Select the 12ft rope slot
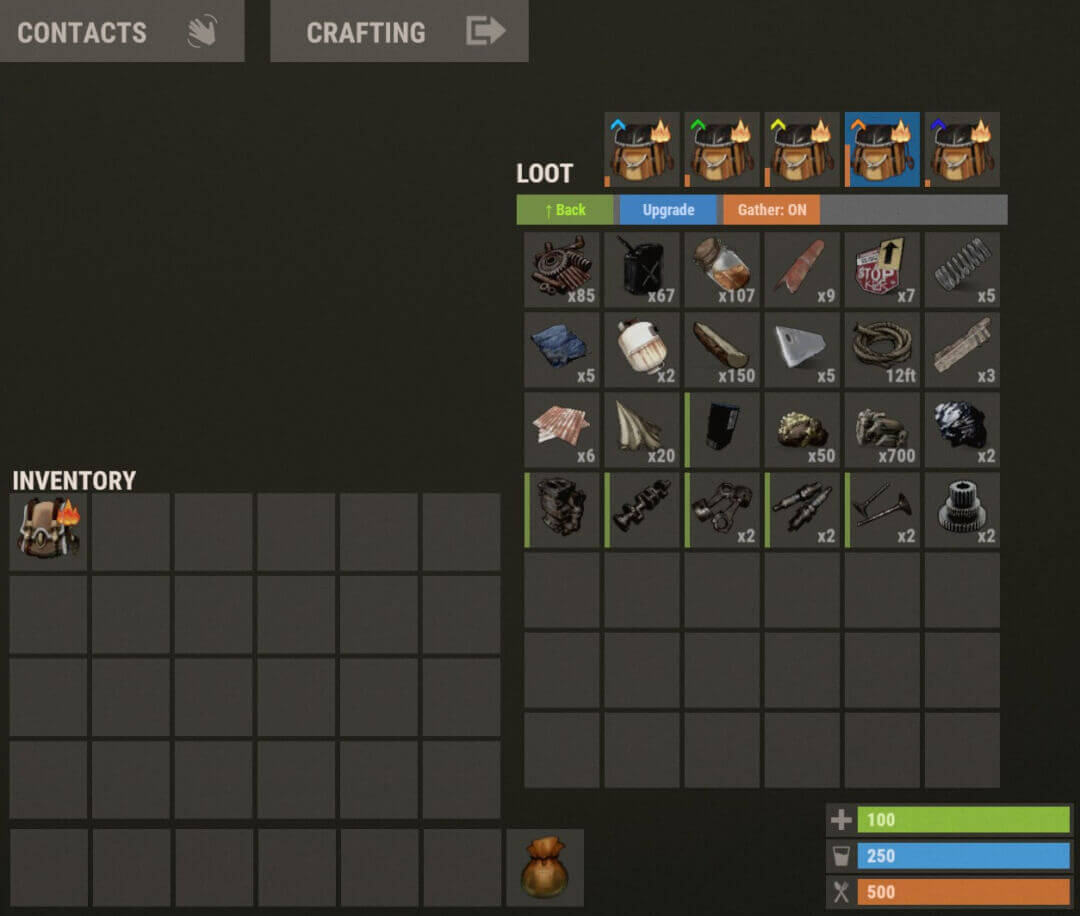This screenshot has width=1080, height=916. coord(882,350)
